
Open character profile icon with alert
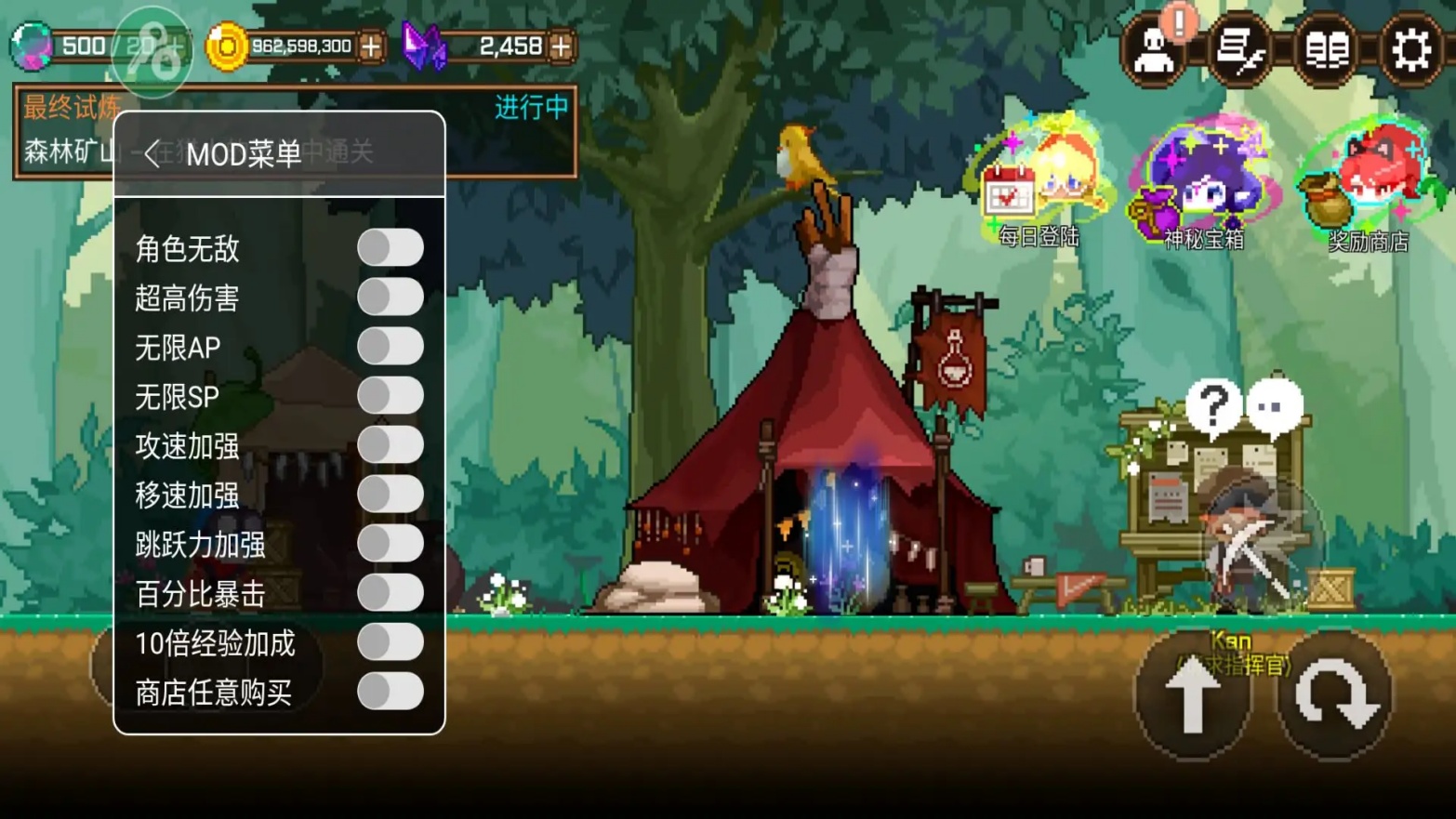[1155, 49]
